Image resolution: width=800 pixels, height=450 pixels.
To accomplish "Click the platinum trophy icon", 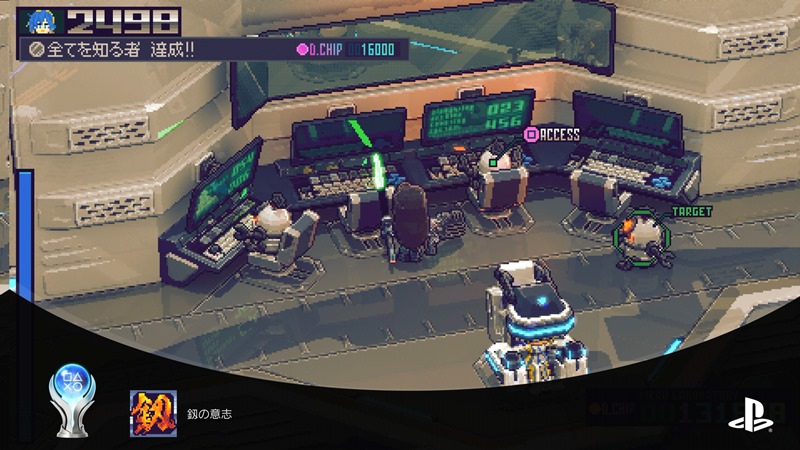I will 70,400.
